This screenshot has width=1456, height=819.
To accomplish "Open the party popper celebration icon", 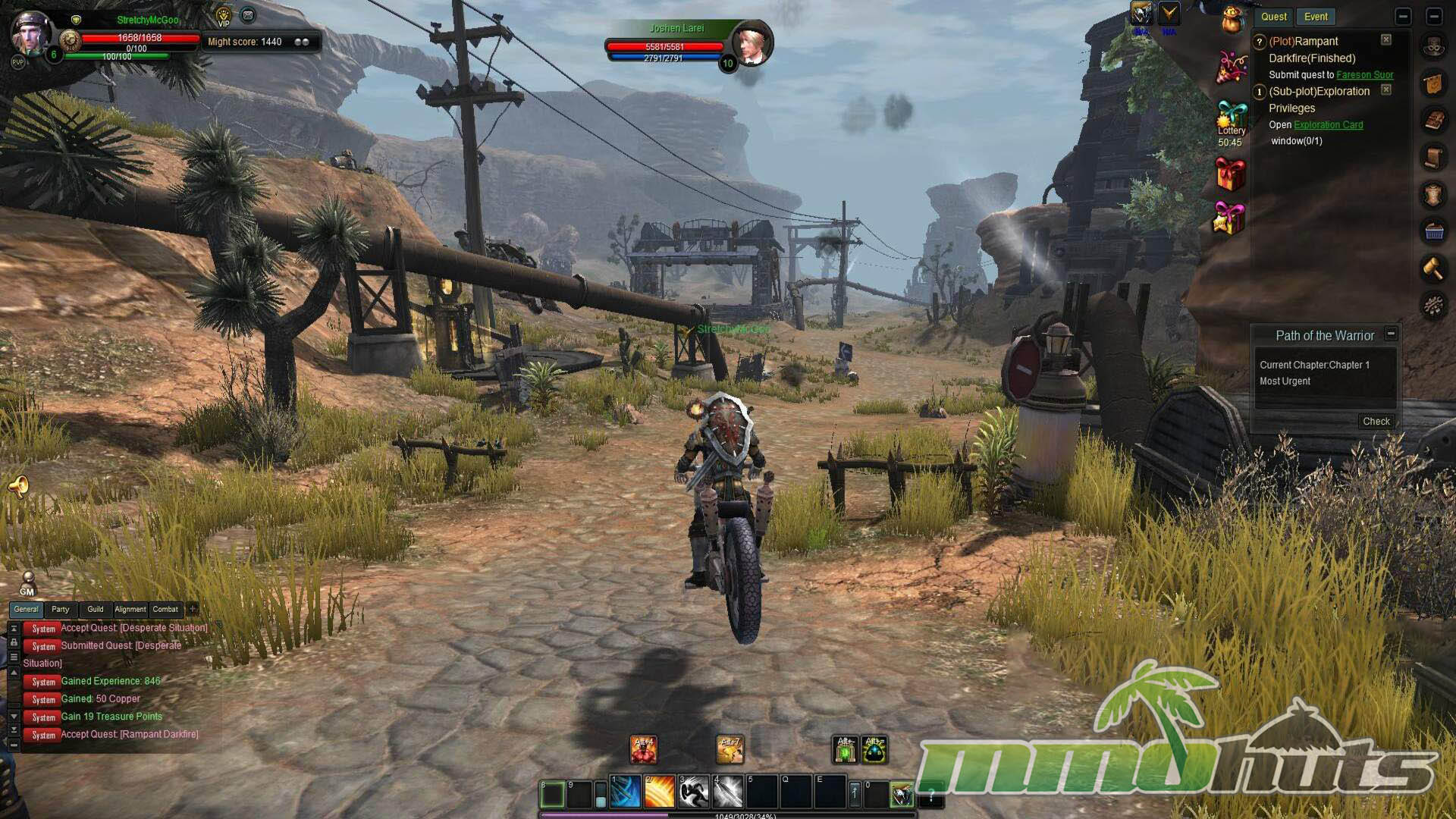I will coord(1232,67).
